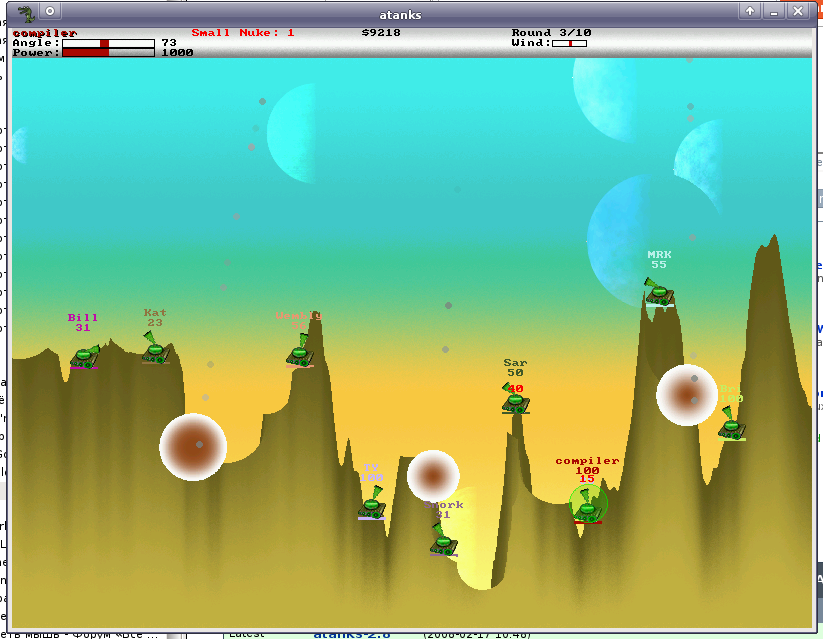Close the atanks window
Viewport: 823px width, 639px height.
(797, 11)
